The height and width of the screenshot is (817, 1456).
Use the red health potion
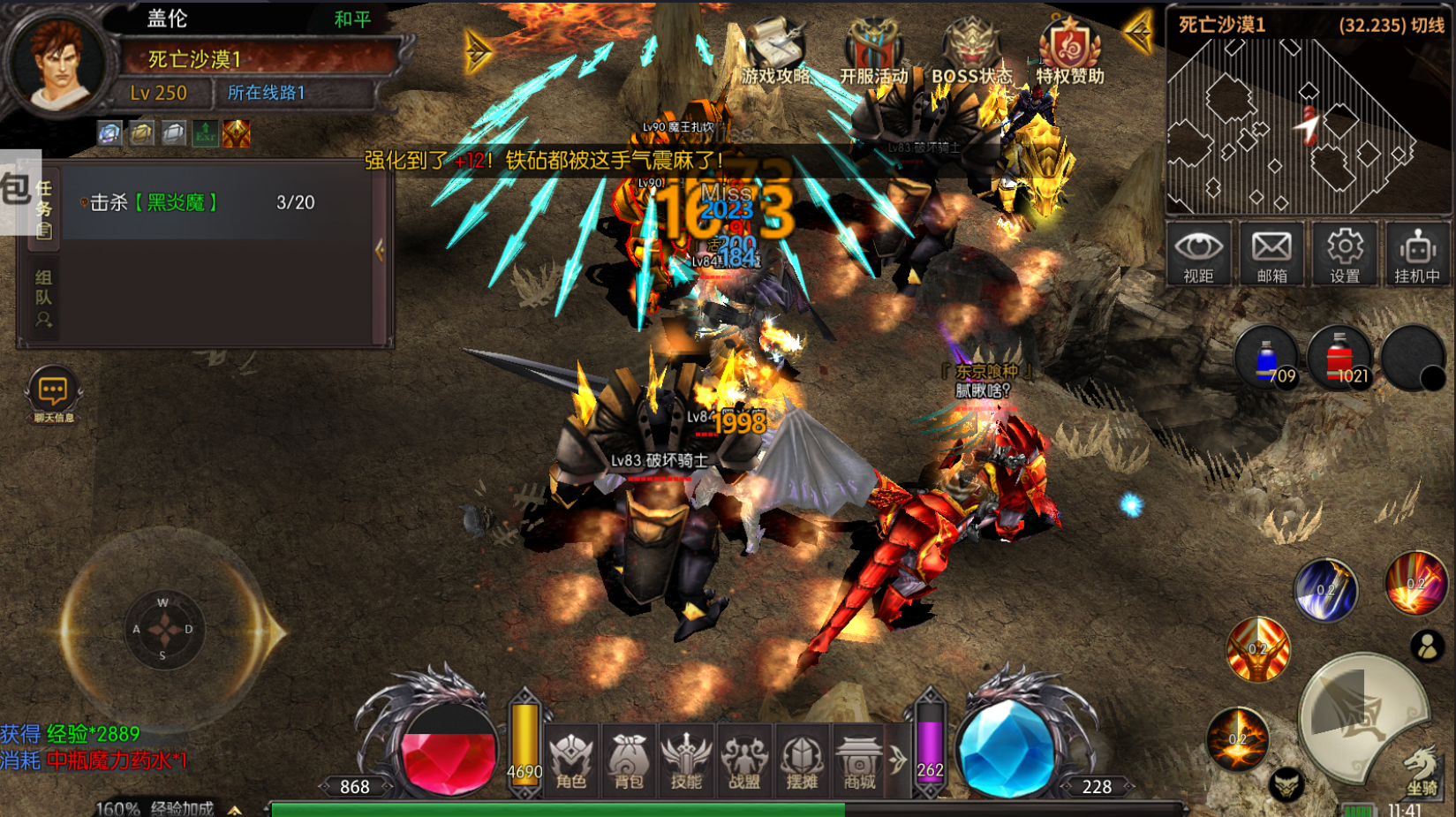(1339, 359)
